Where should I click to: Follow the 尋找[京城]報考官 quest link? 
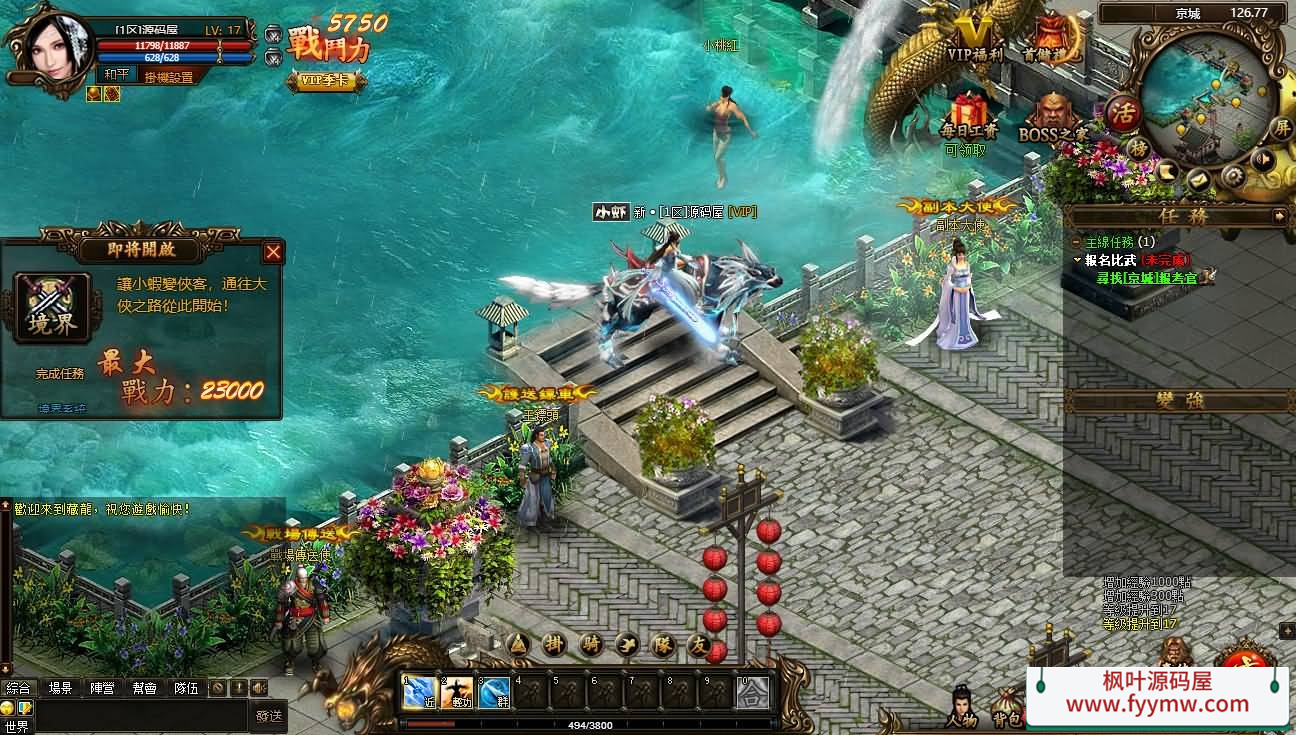1146,277
